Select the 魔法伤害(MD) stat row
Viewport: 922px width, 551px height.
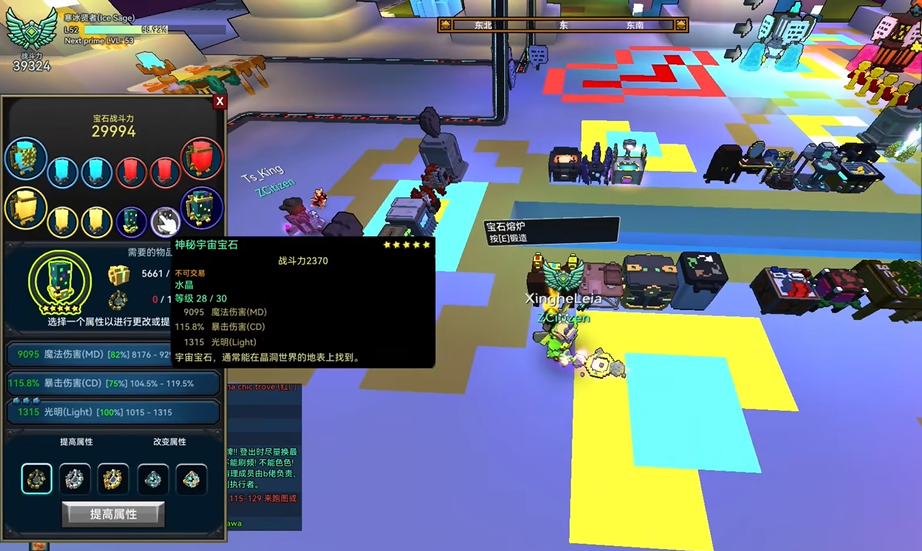113,354
